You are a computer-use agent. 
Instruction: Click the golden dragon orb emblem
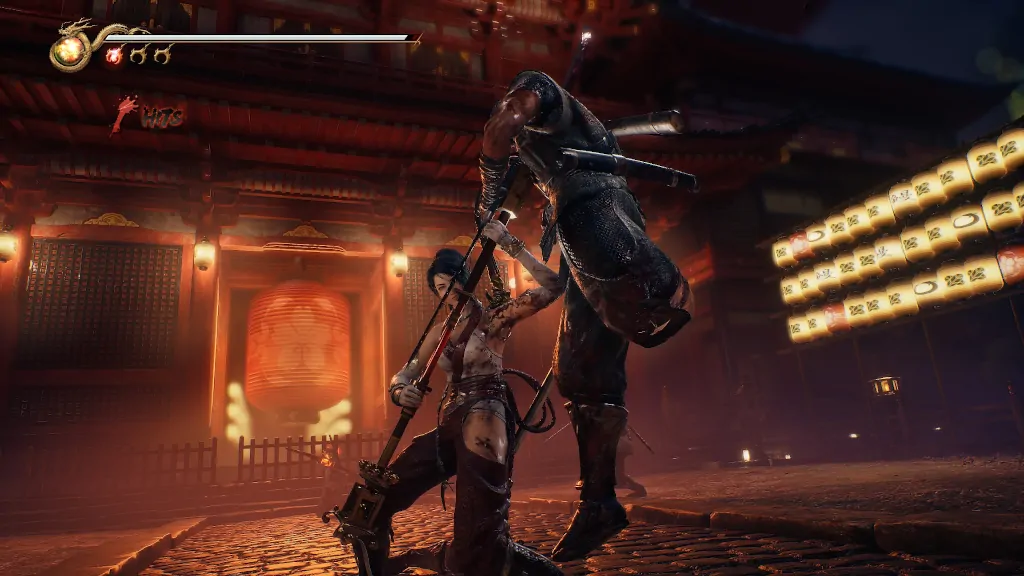point(69,51)
